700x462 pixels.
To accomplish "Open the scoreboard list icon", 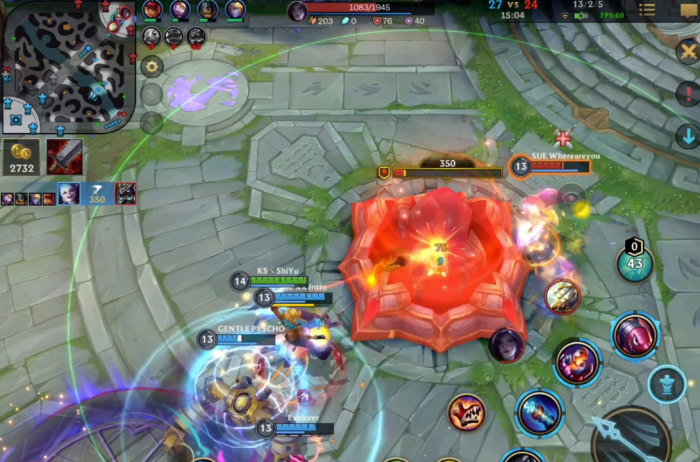I will coord(648,11).
